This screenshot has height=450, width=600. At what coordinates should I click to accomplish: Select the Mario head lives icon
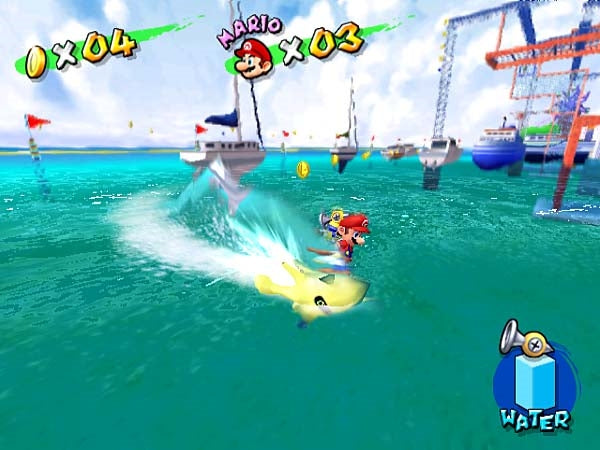[x=255, y=56]
